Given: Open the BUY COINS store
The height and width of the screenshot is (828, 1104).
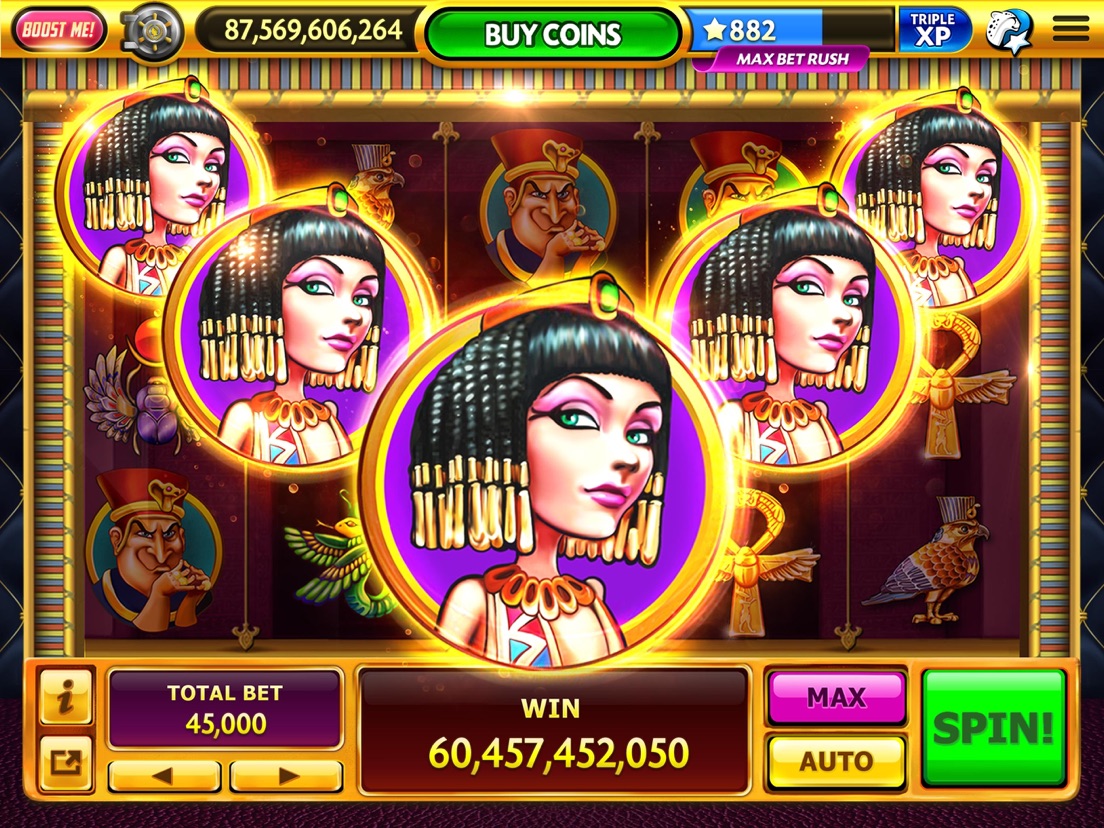Looking at the screenshot, I should click(x=553, y=34).
